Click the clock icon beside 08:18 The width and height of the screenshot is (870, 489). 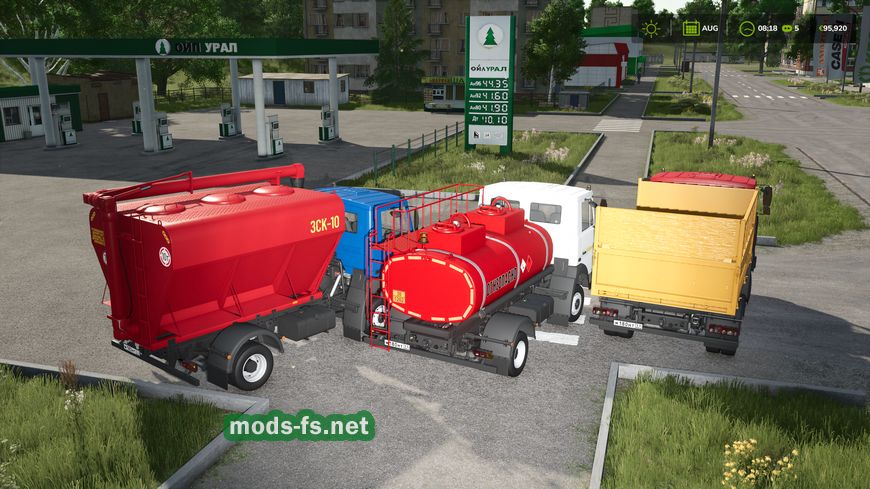tap(746, 28)
